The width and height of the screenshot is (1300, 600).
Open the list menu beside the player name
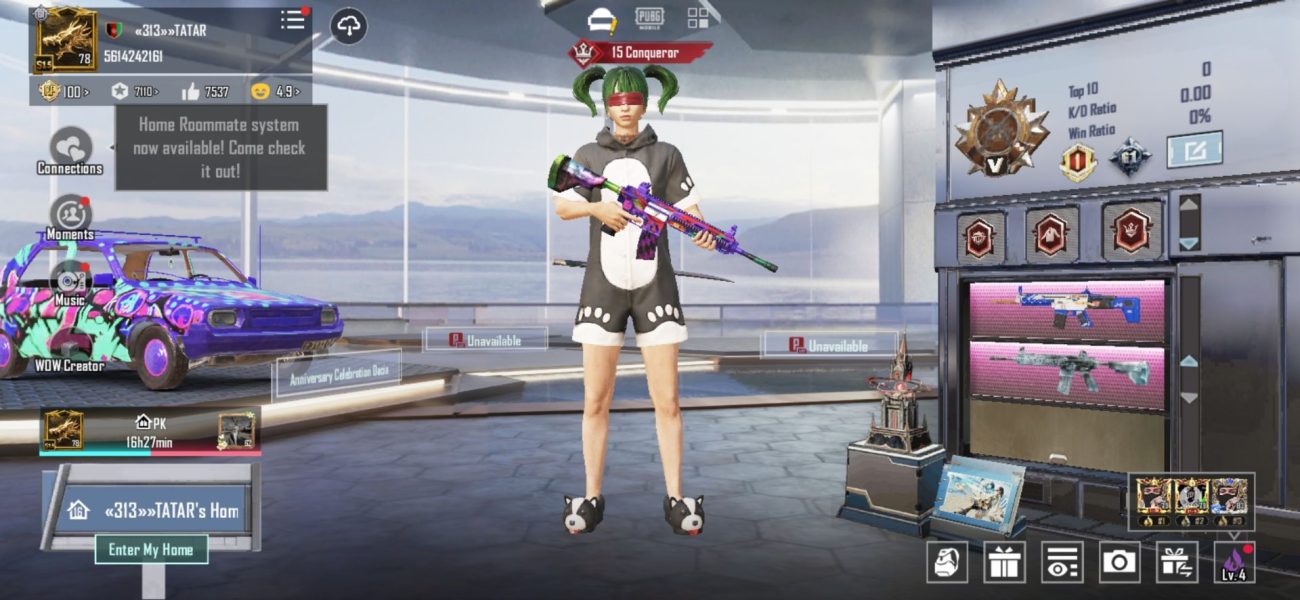click(x=293, y=21)
